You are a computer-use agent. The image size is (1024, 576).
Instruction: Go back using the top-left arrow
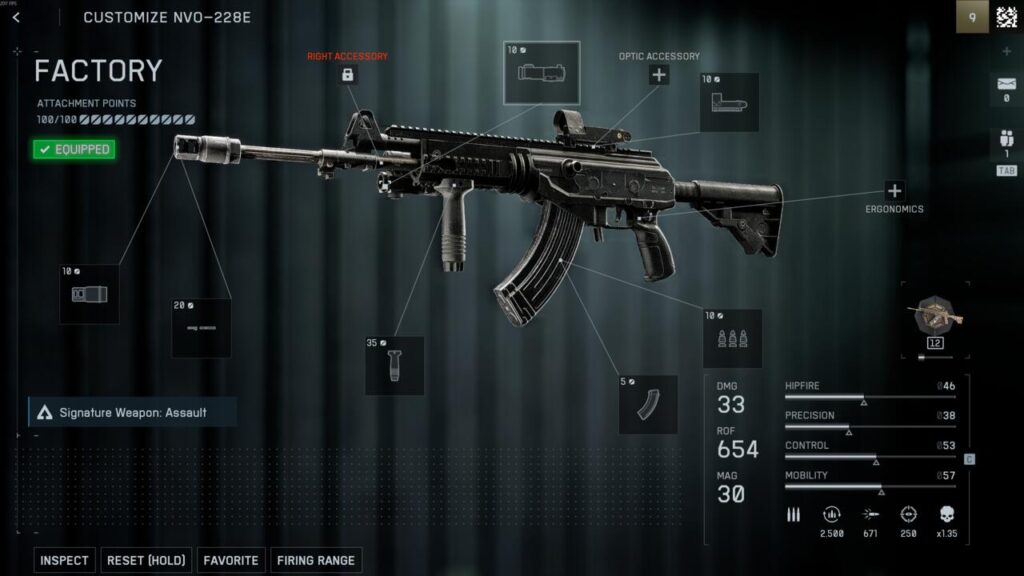(16, 17)
